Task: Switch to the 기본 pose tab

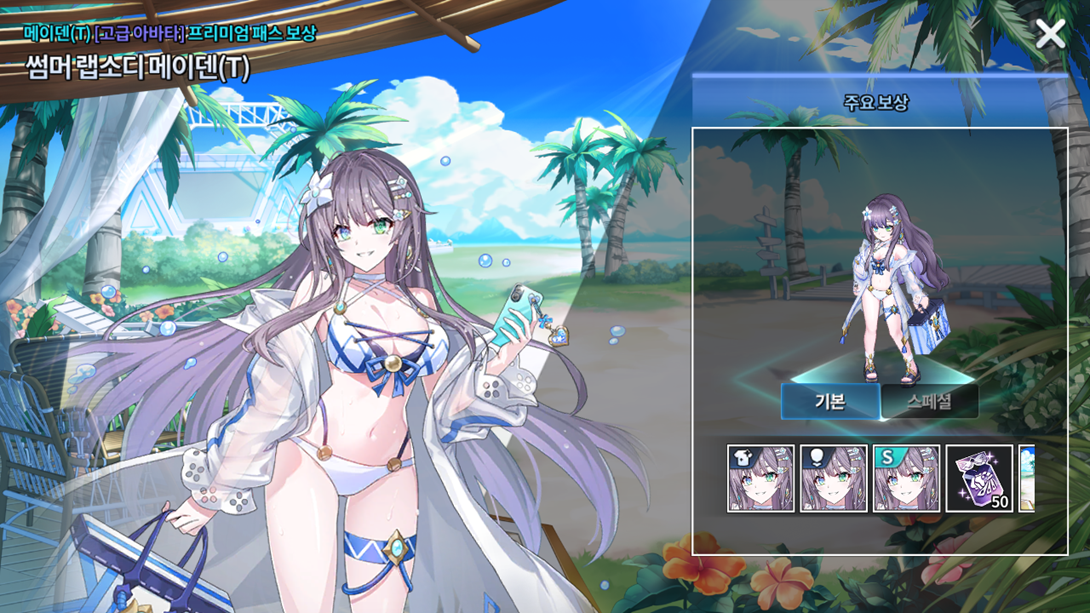Action: pos(830,402)
